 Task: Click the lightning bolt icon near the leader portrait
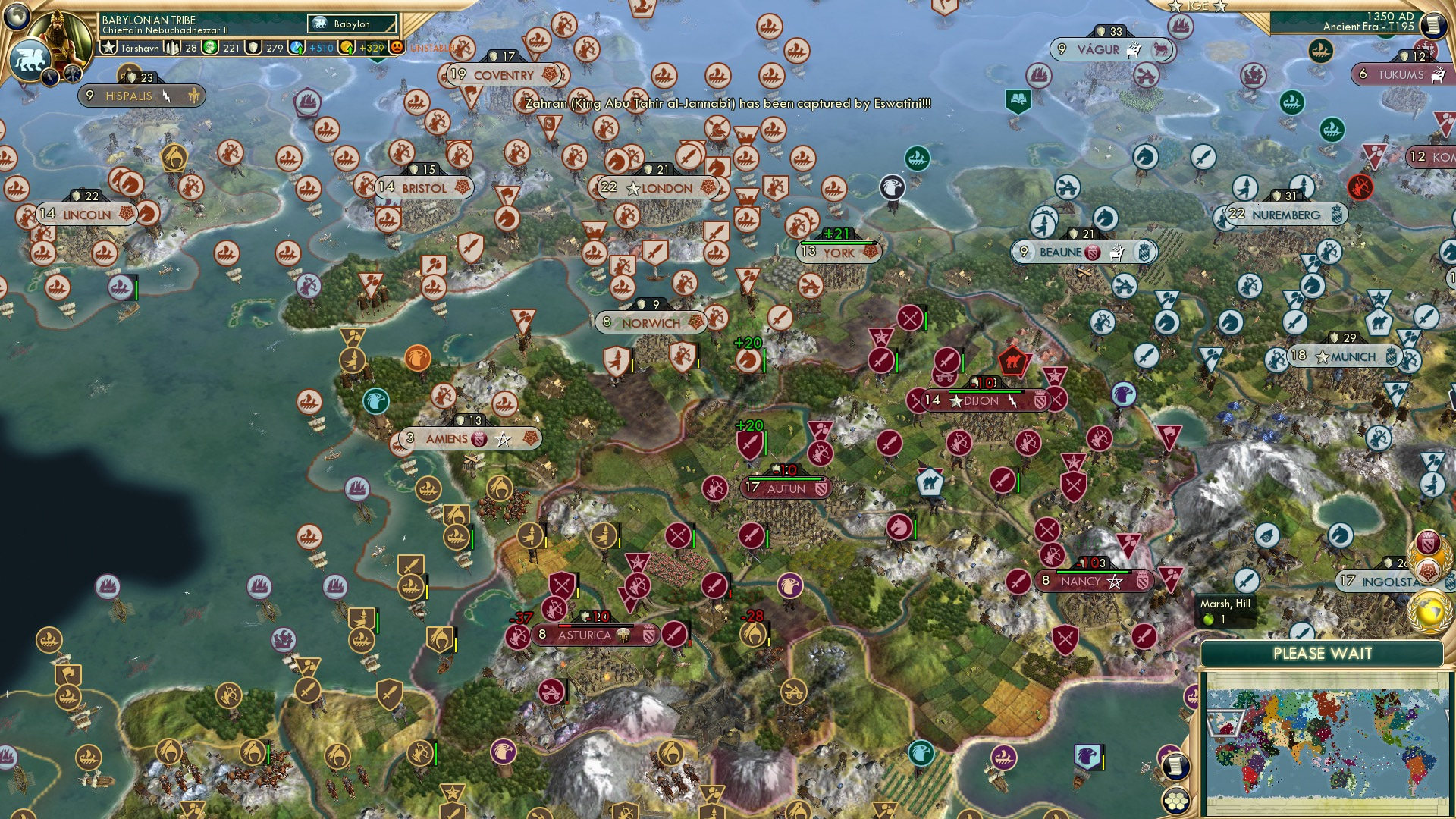point(51,76)
